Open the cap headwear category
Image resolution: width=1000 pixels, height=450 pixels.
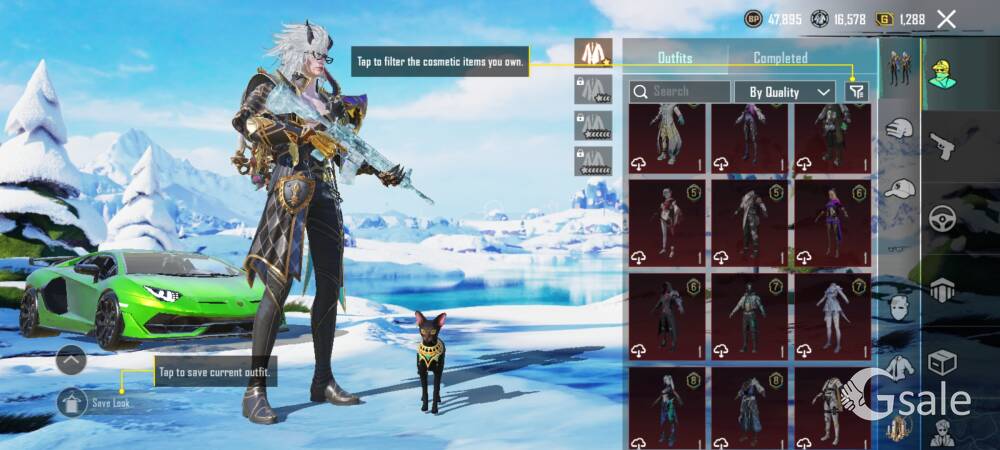(x=901, y=188)
